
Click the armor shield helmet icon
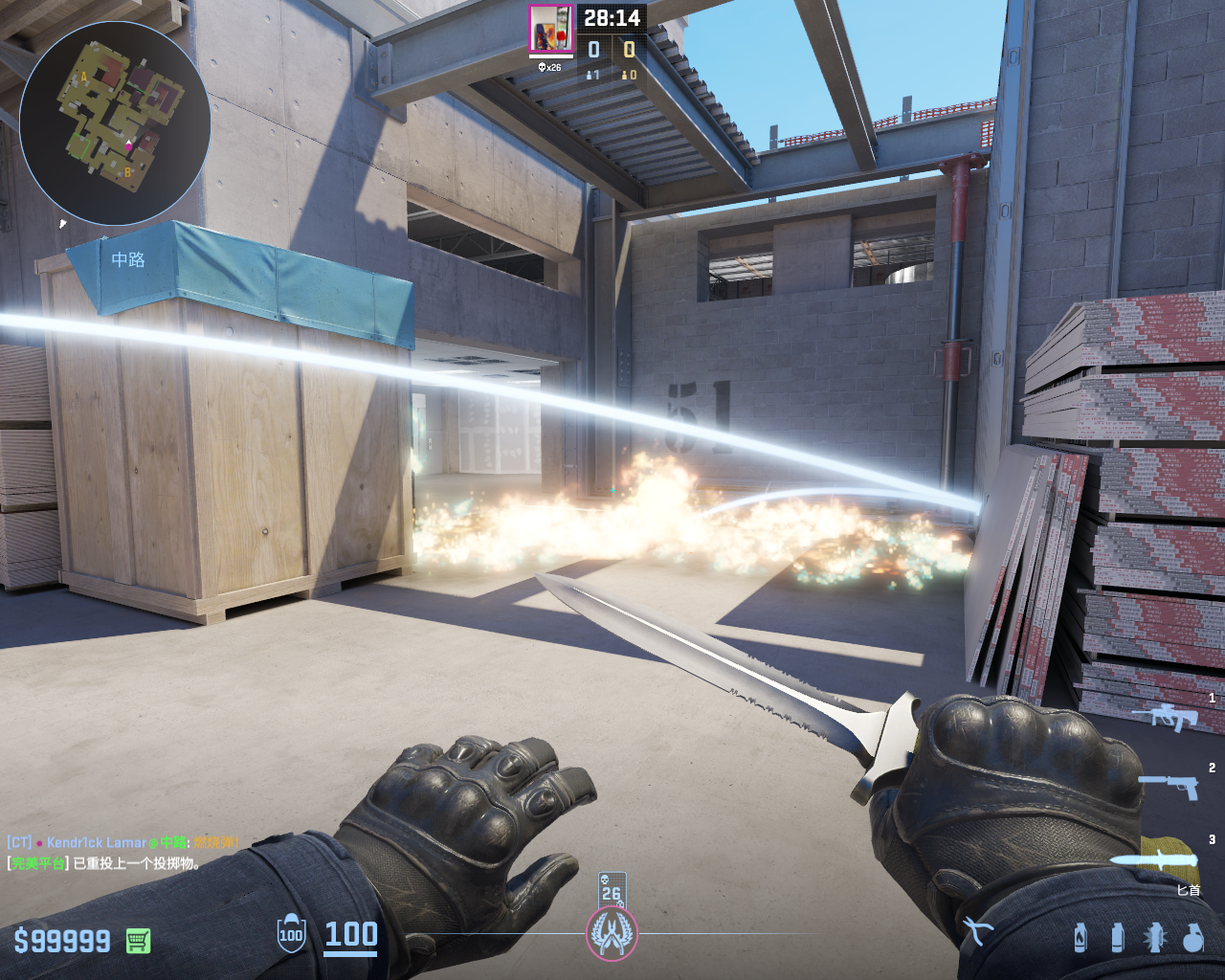pos(291,935)
